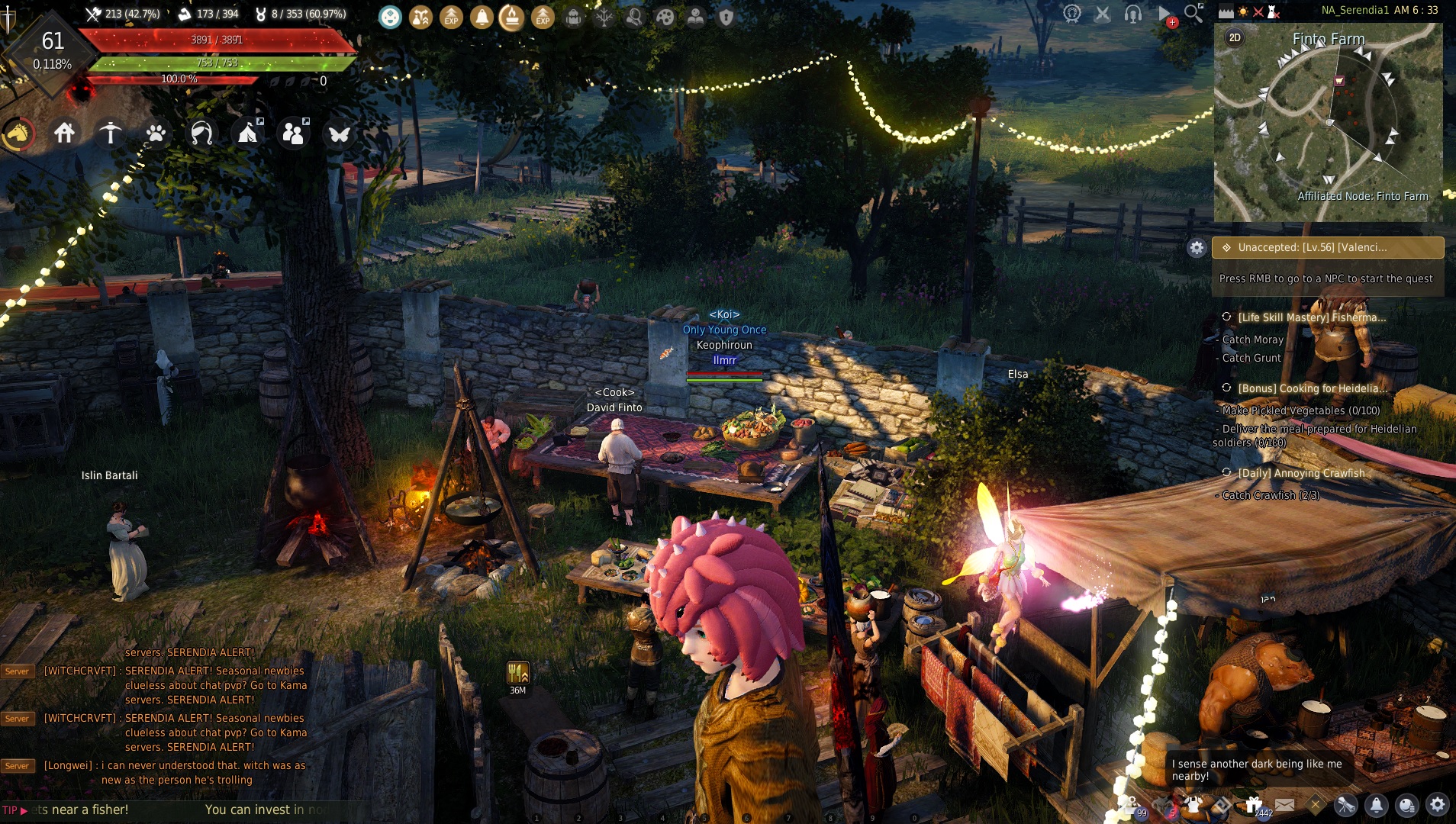Open the mail envelope icon
Viewport: 1456px width, 824px height.
pos(1284,805)
